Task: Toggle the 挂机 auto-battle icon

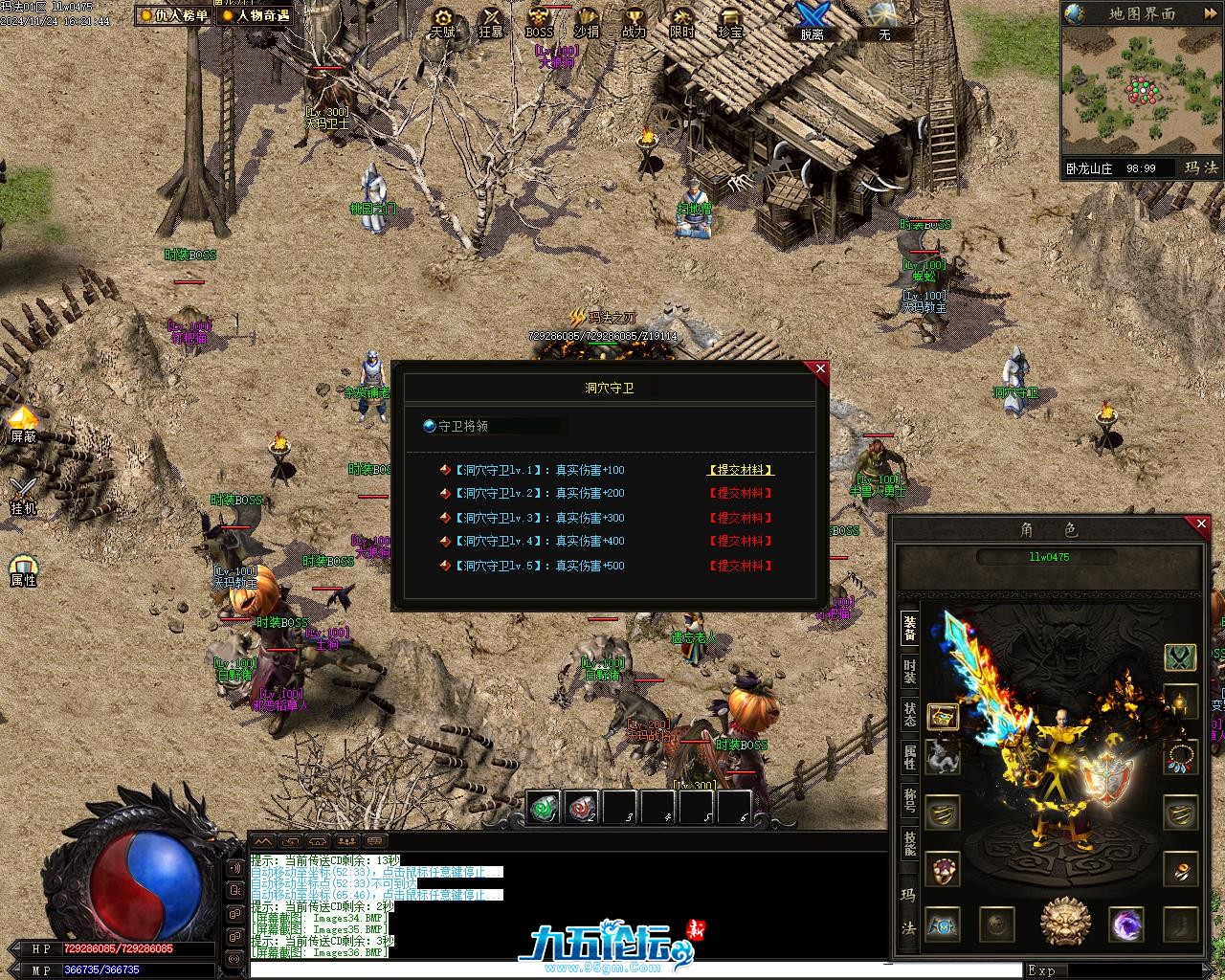Action: coord(23,495)
